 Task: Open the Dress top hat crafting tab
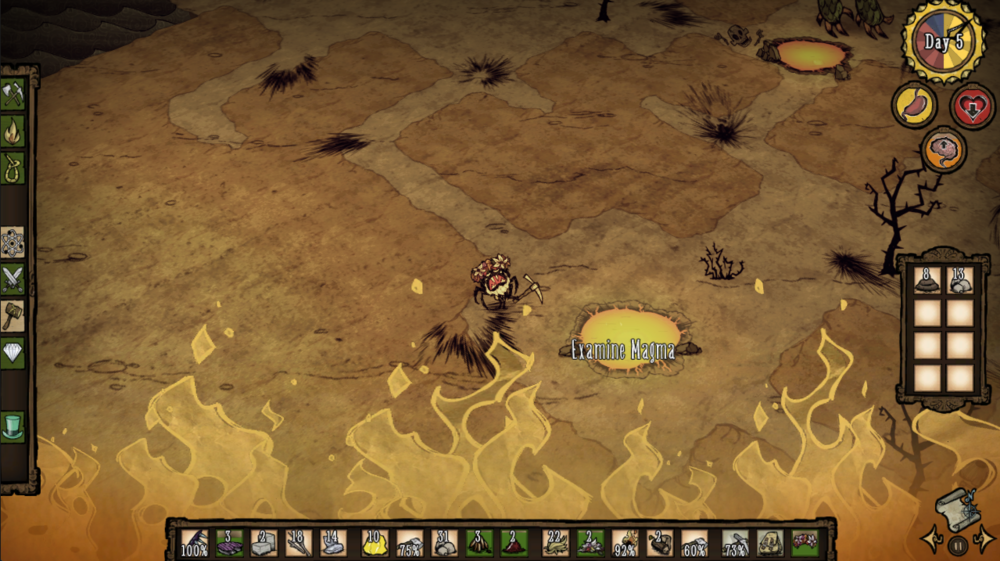(13, 426)
